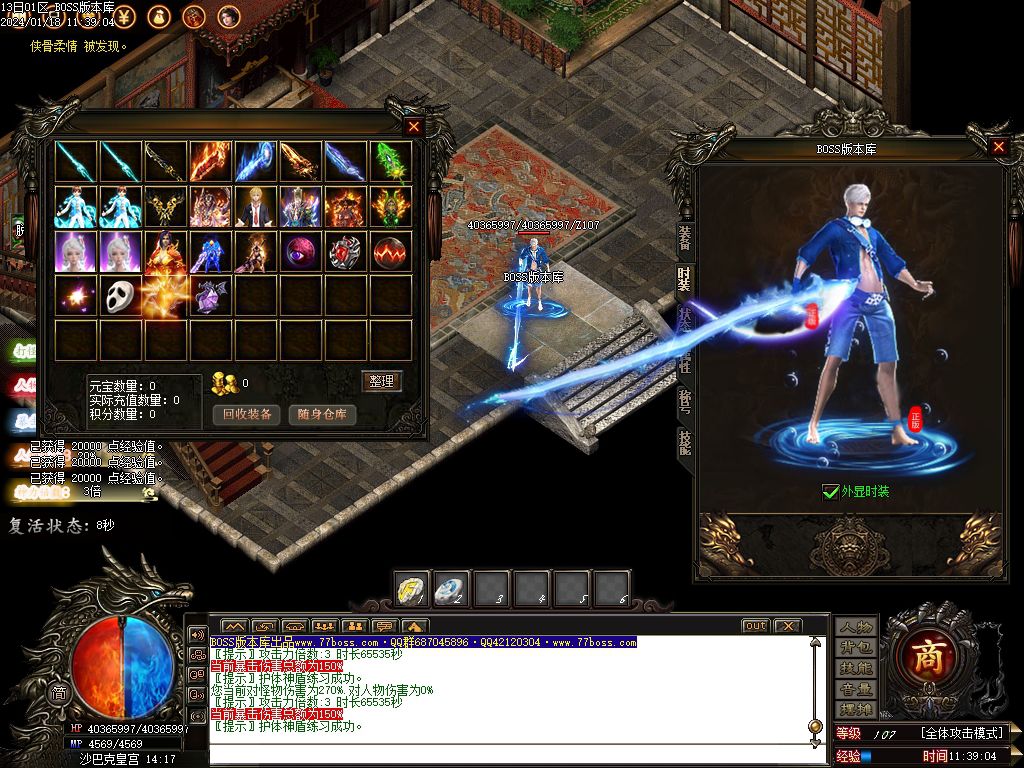
Task: Open the 人物 character menu button
Action: click(x=856, y=627)
